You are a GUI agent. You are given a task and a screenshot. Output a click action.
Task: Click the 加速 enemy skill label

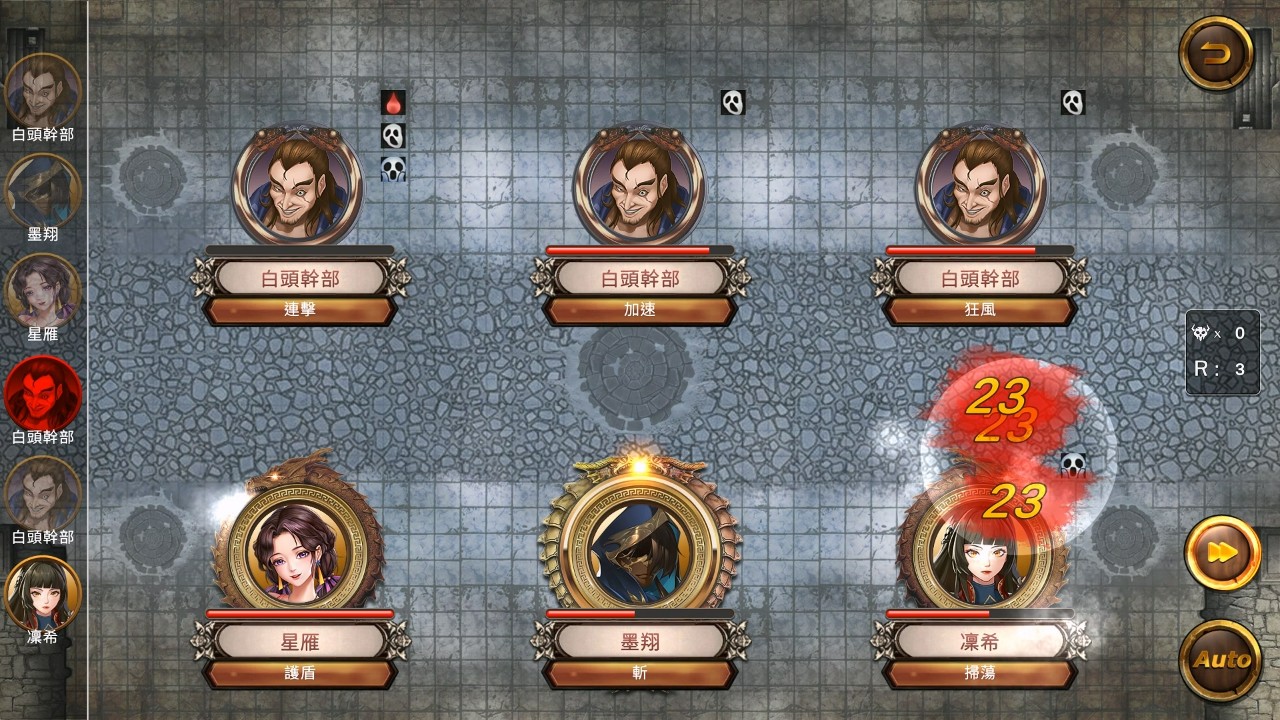point(640,310)
